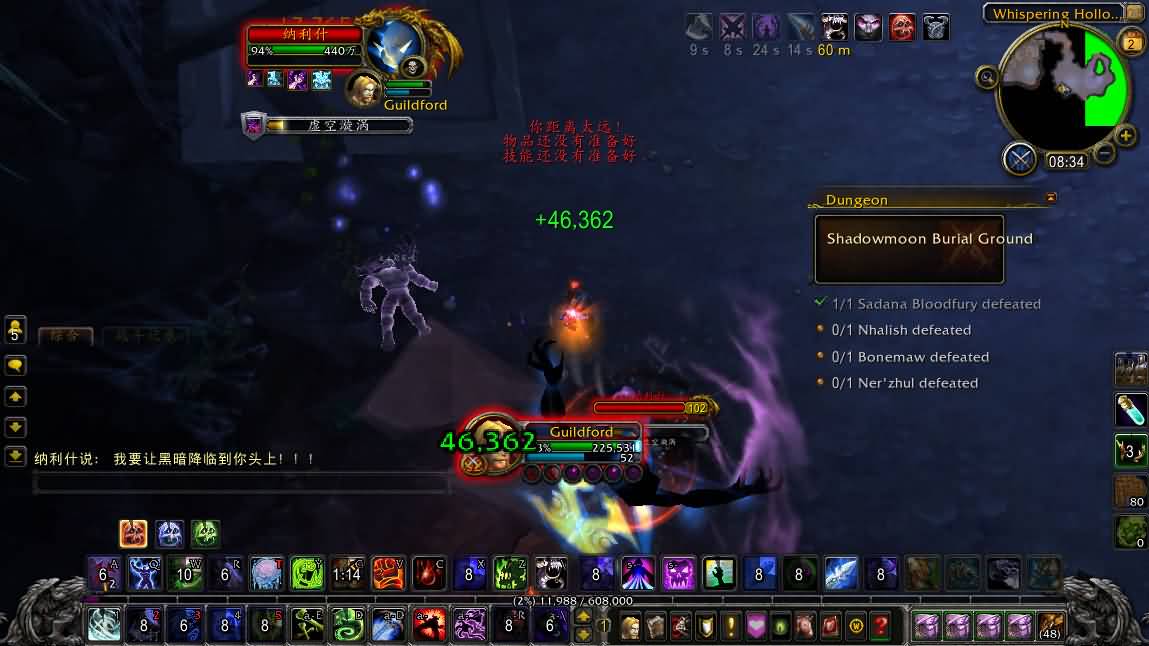Open the calendar button beside the minimap
The image size is (1149, 646).
1133,42
